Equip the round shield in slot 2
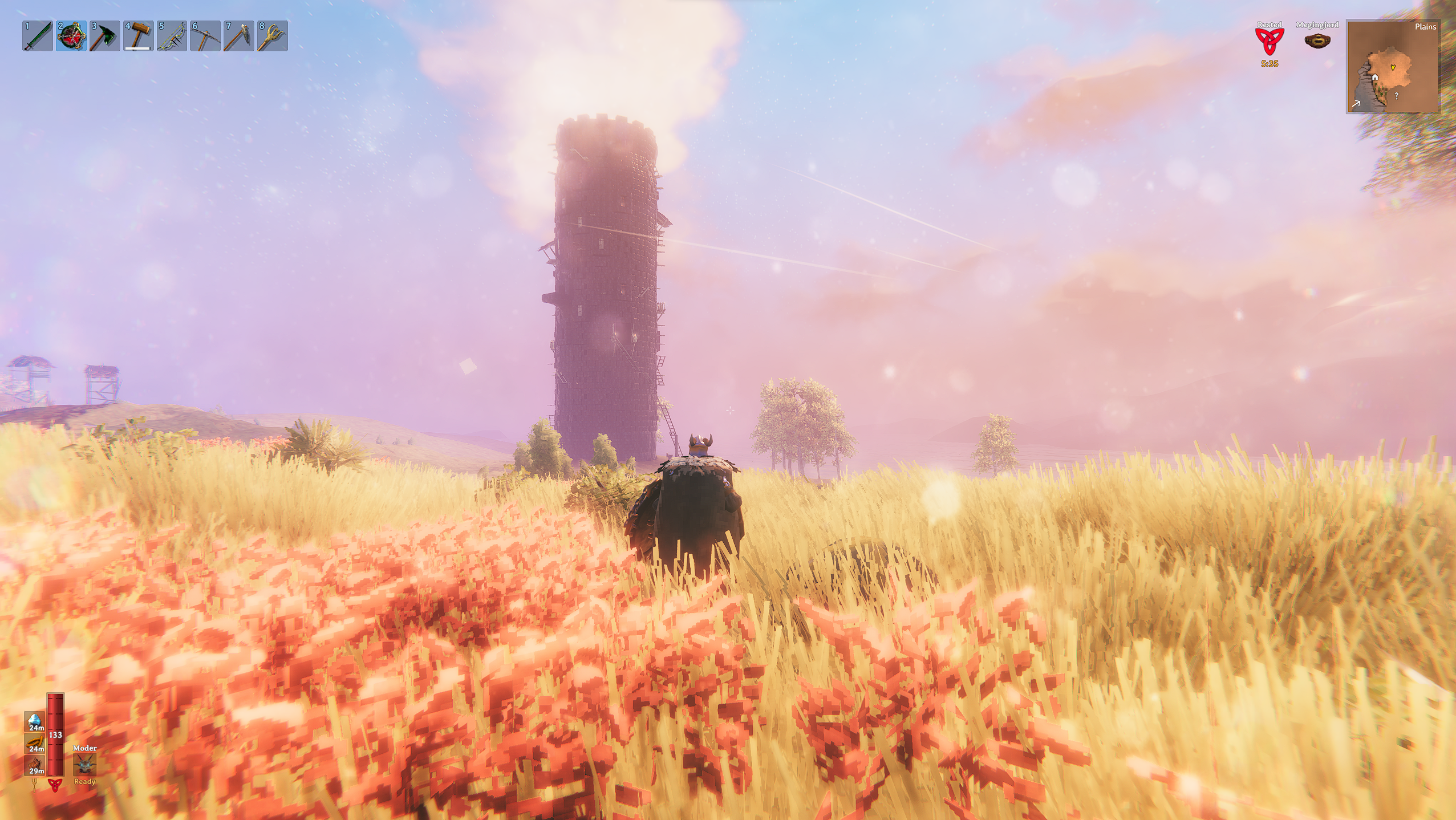Viewport: 1456px width, 820px height. point(71,36)
